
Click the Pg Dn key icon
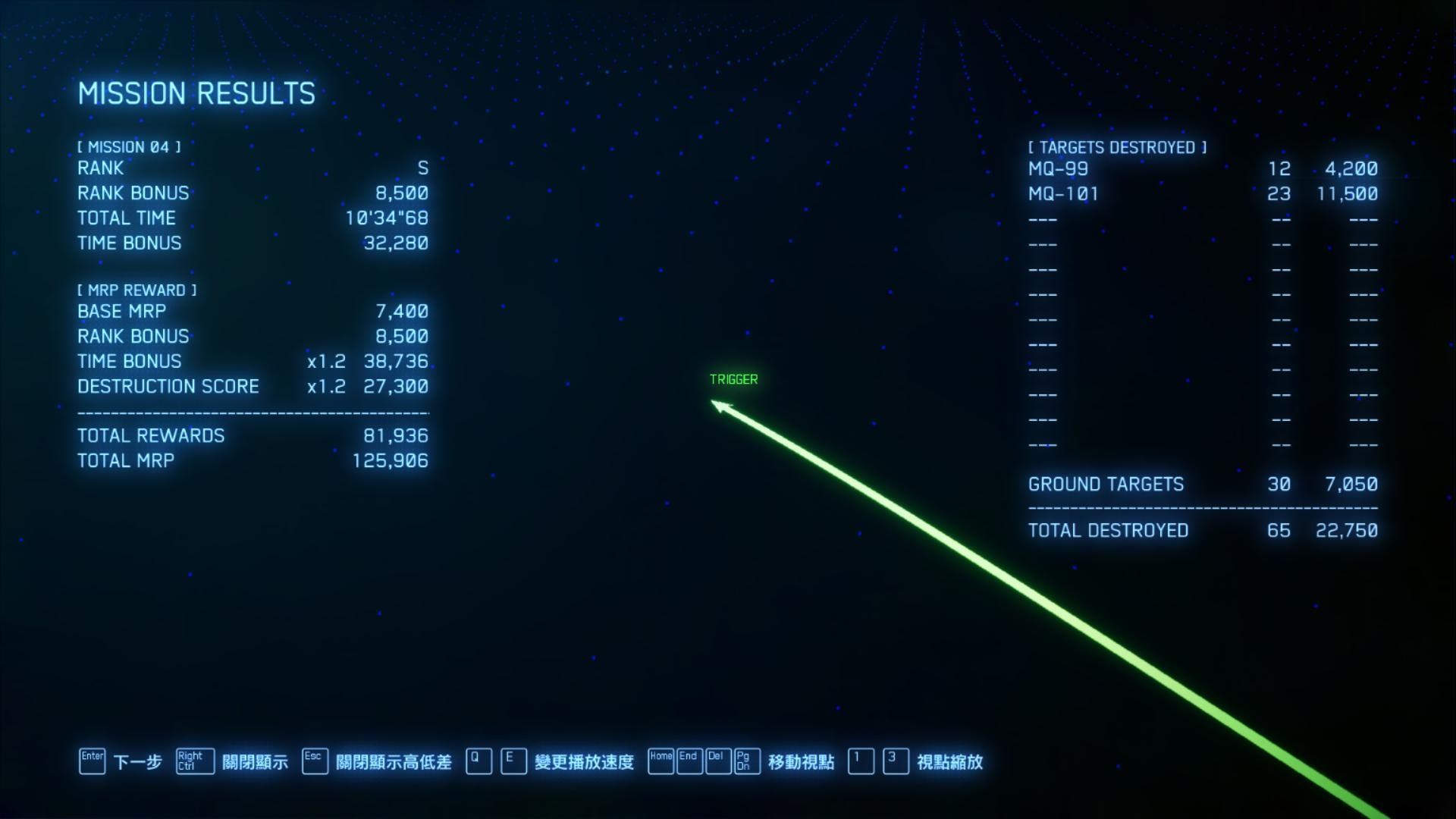747,761
